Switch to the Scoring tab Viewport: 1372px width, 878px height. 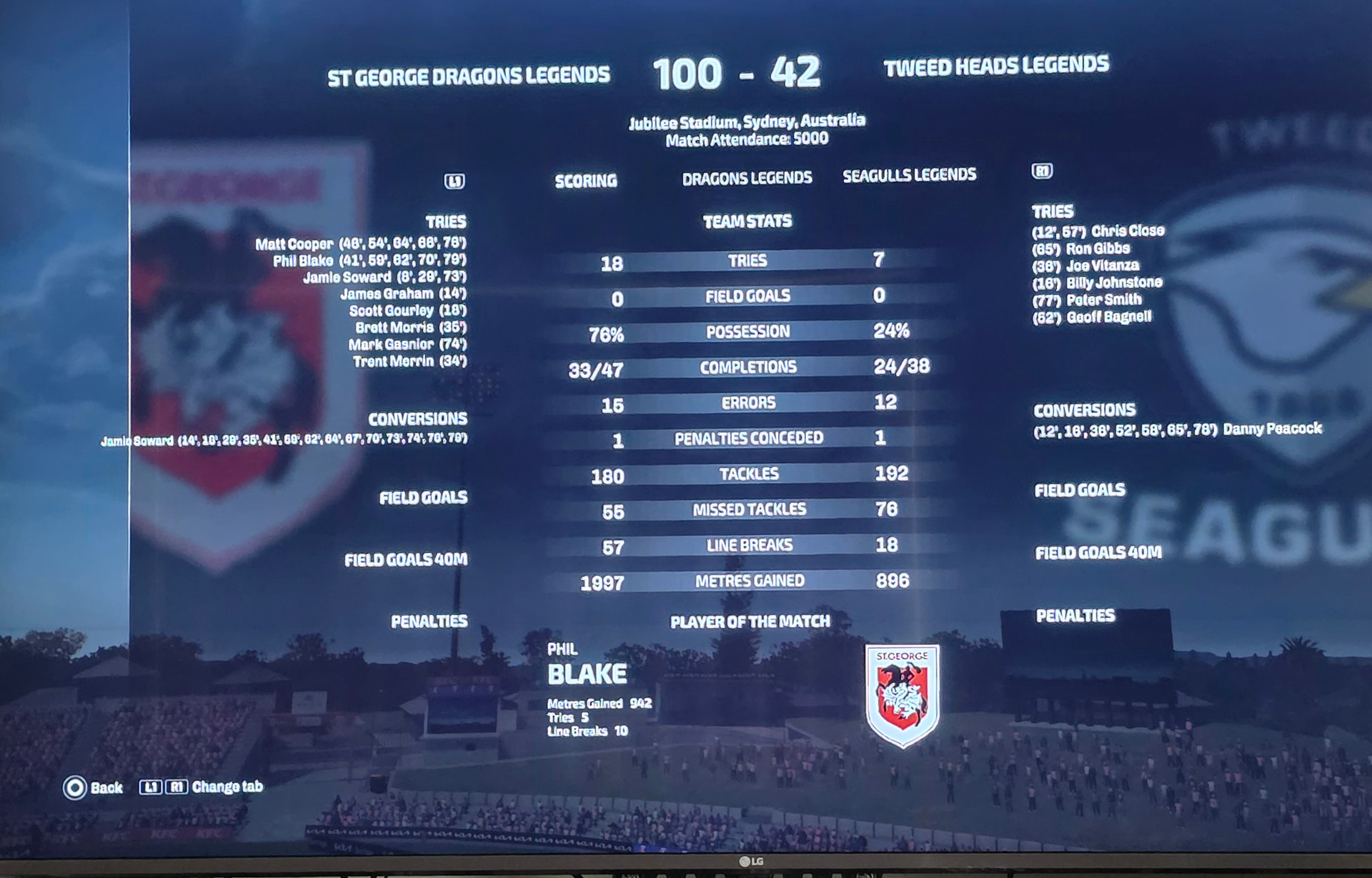[x=585, y=181]
